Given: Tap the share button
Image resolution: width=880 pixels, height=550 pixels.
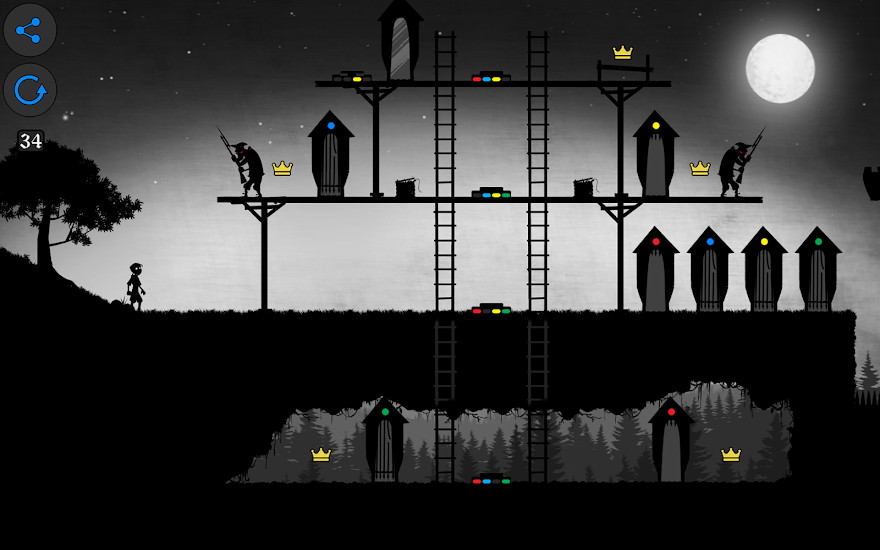Looking at the screenshot, I should [30, 30].
